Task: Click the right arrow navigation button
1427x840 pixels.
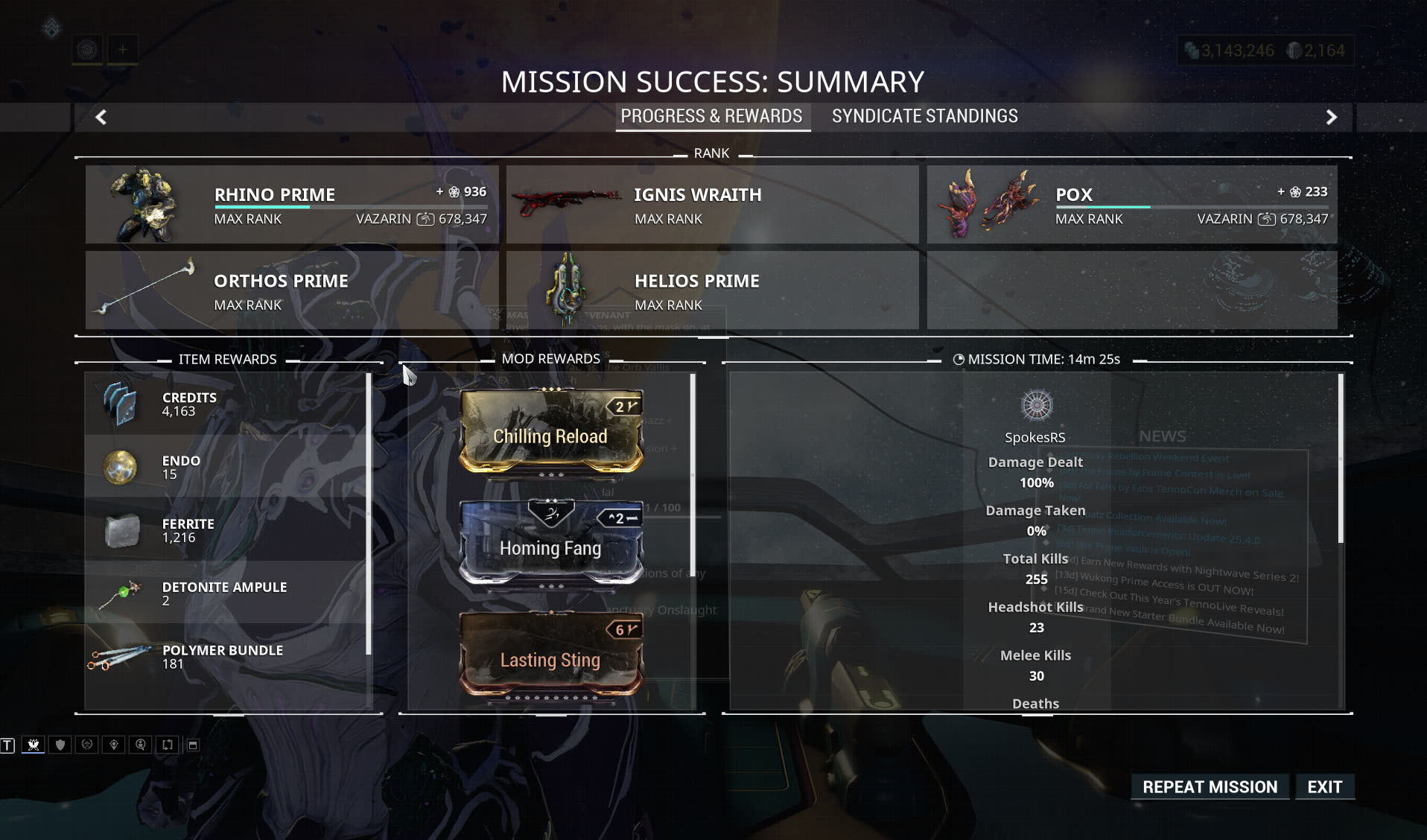Action: tap(1331, 117)
